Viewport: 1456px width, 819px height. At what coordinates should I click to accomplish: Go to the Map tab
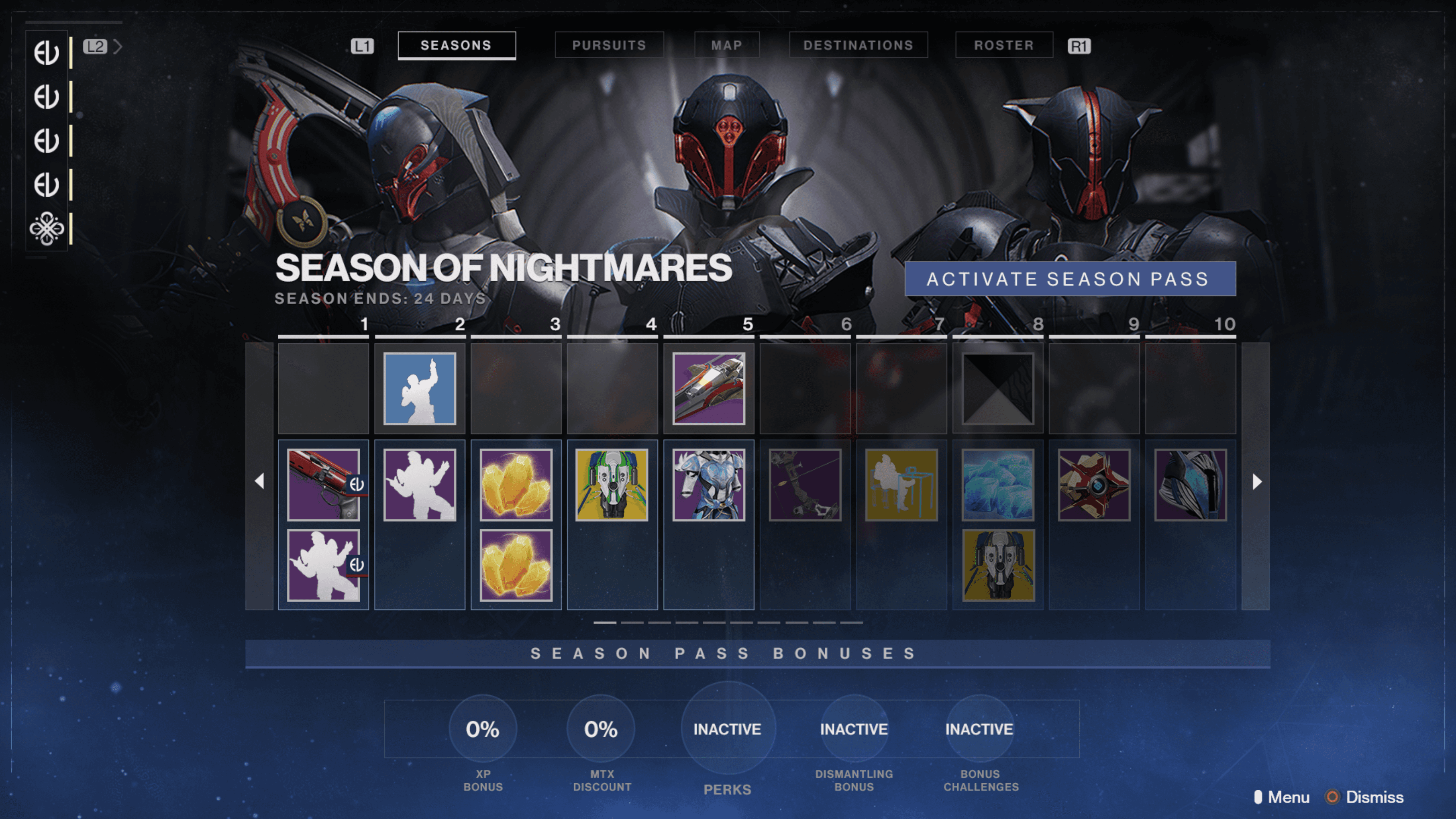tap(726, 45)
